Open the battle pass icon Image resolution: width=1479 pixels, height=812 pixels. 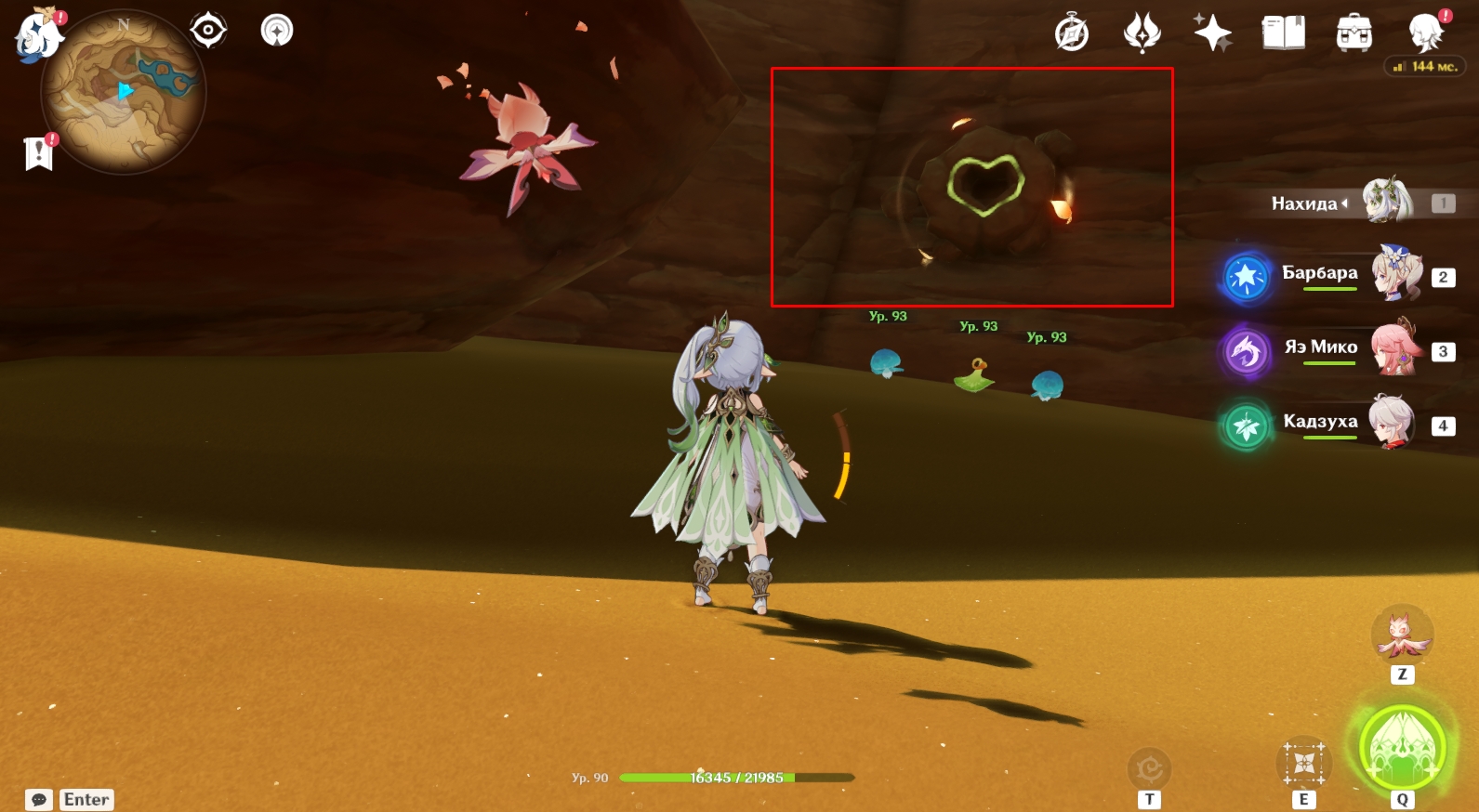tap(1142, 33)
